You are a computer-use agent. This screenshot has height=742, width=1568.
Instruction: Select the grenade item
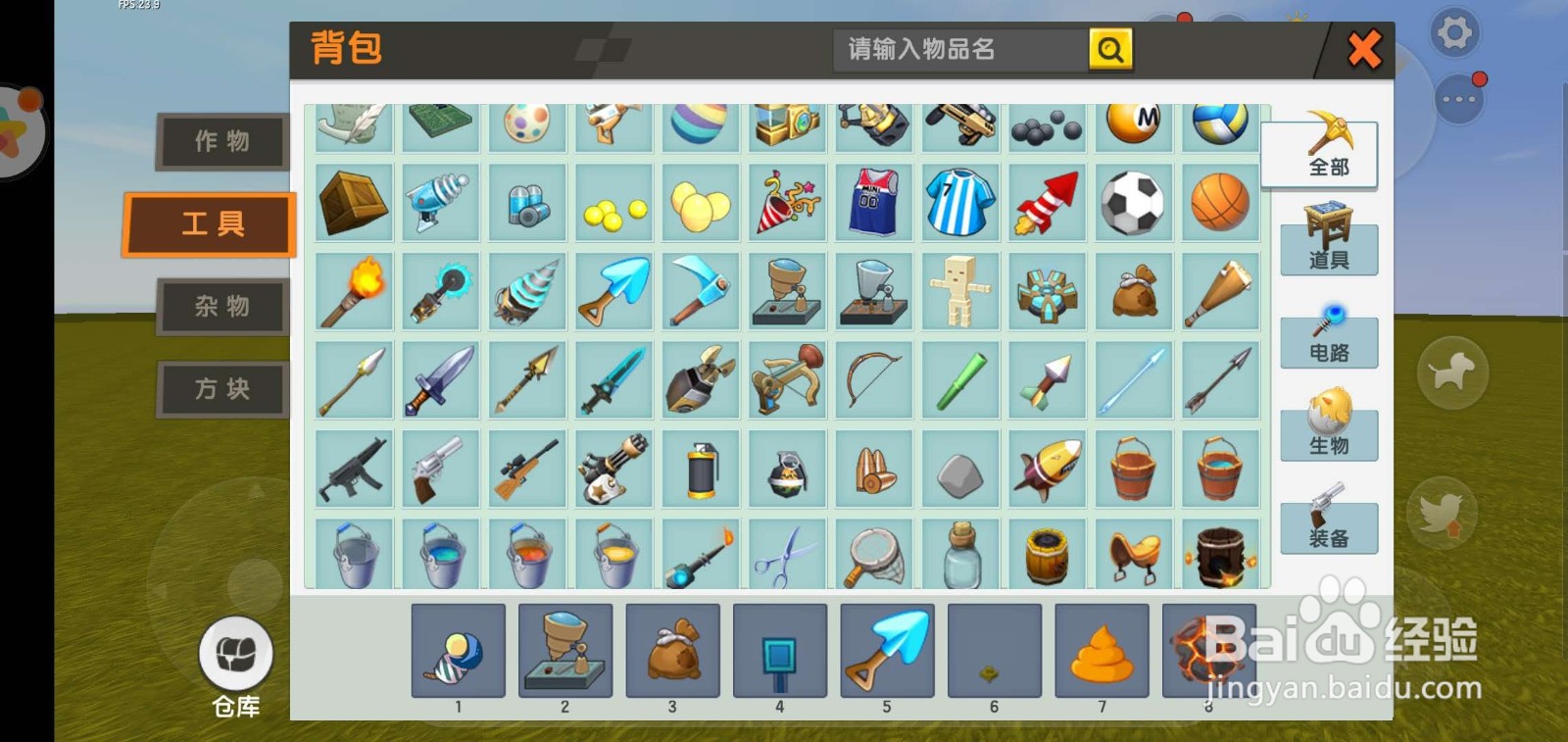[x=699, y=469]
